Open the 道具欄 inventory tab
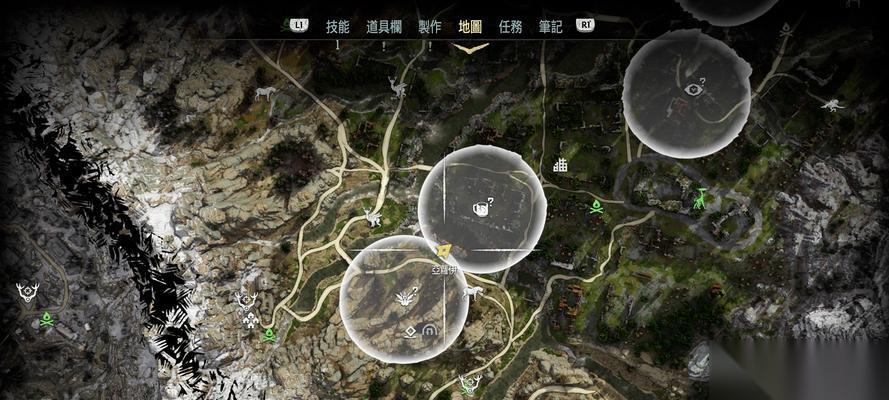The image size is (889, 400). (x=385, y=26)
